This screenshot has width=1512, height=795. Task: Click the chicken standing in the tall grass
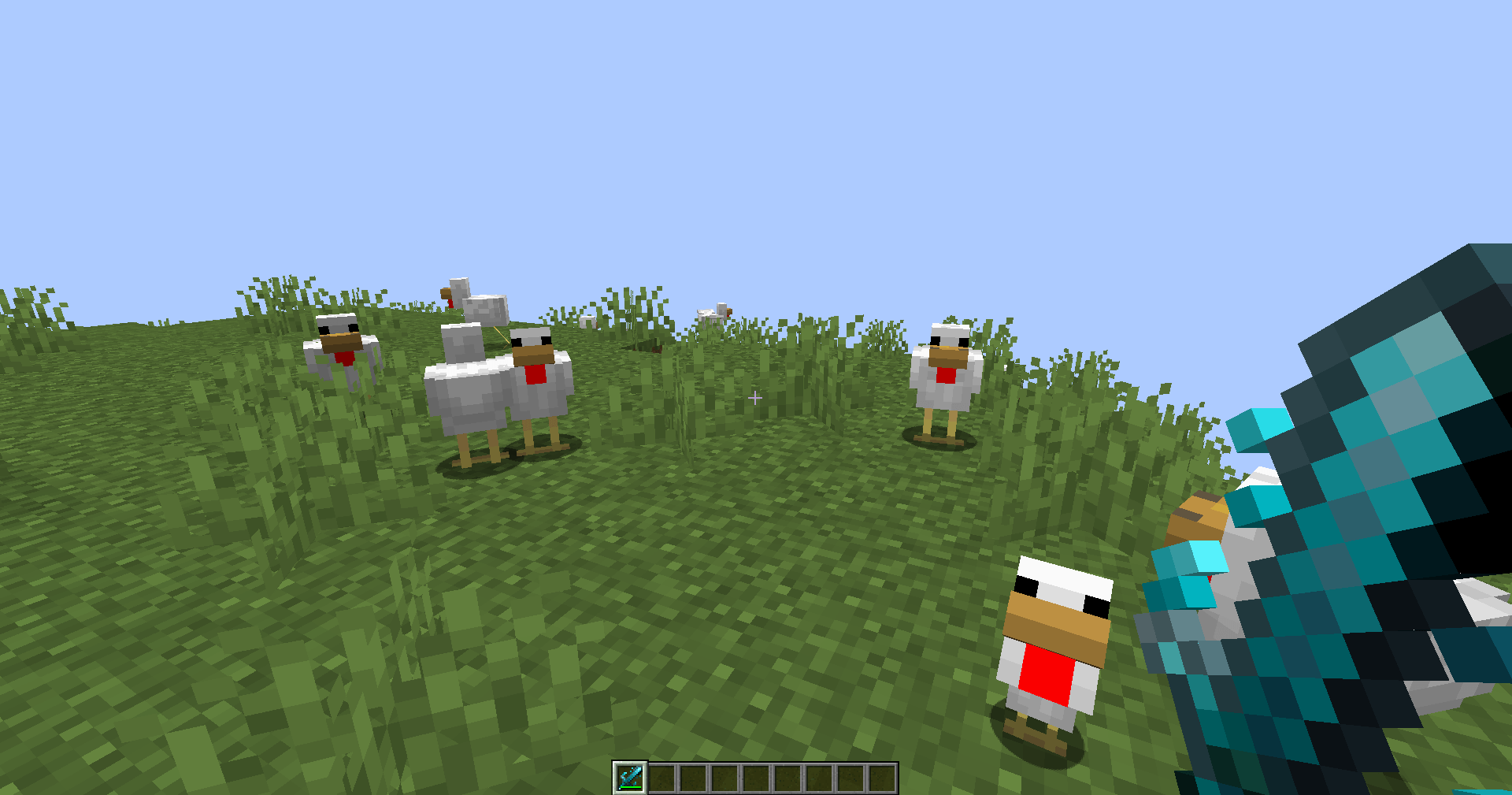click(943, 370)
